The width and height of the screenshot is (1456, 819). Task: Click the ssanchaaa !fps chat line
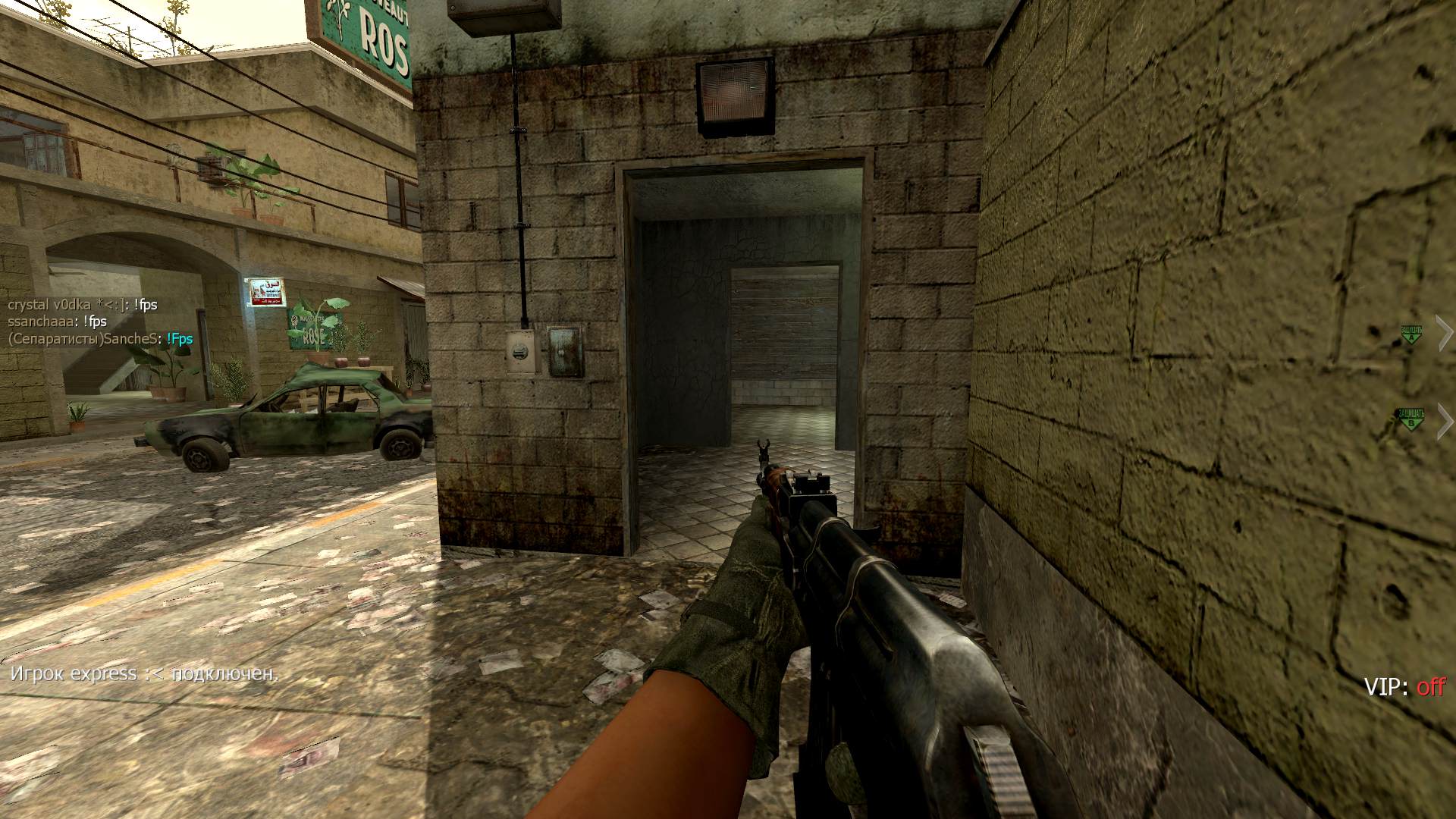[57, 322]
